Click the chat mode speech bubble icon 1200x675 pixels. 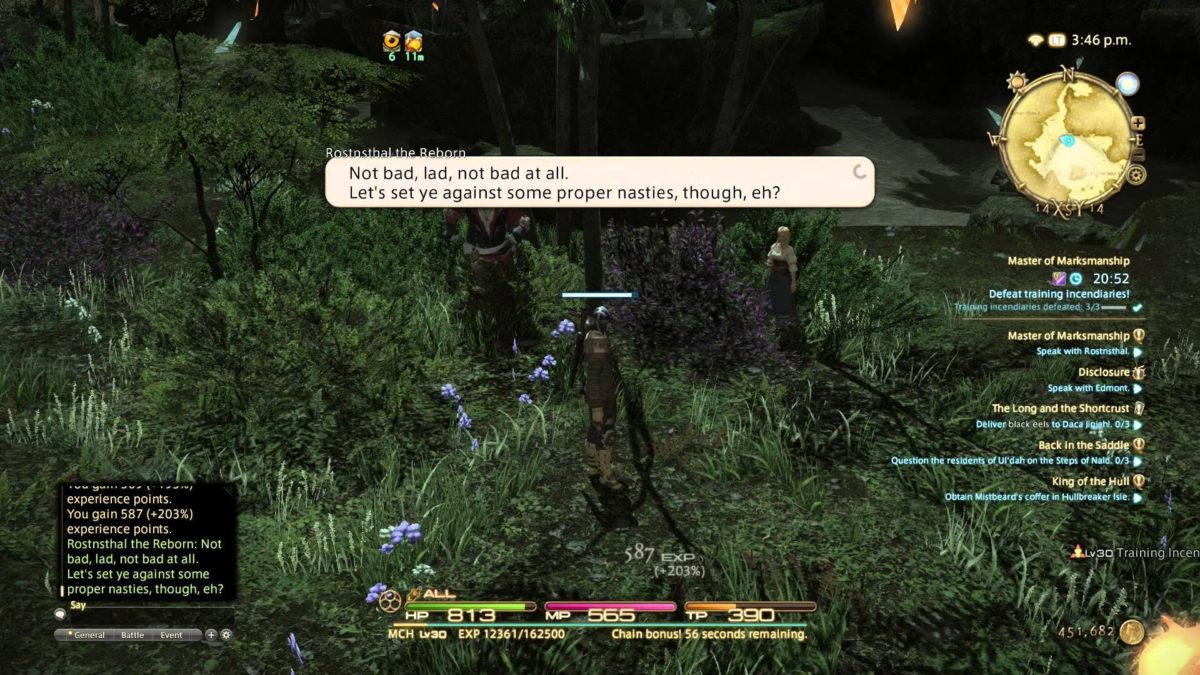point(60,614)
